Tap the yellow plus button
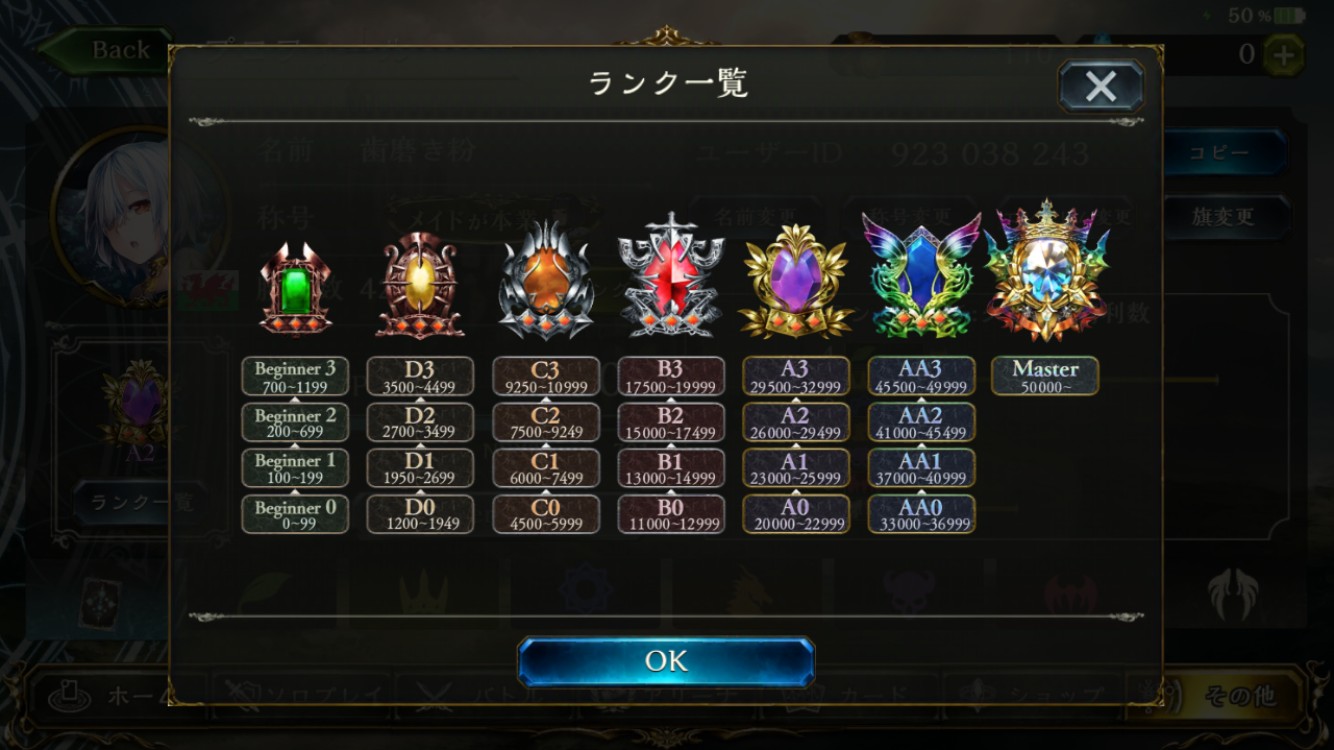Image resolution: width=1334 pixels, height=750 pixels. pos(1283,55)
